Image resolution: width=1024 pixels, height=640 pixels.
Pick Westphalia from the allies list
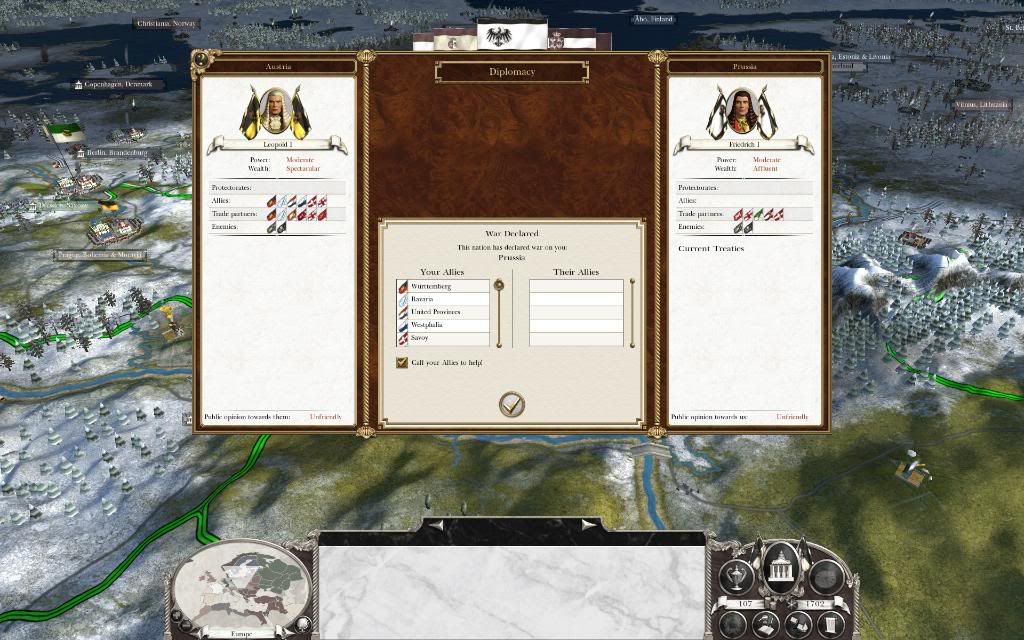(x=443, y=325)
